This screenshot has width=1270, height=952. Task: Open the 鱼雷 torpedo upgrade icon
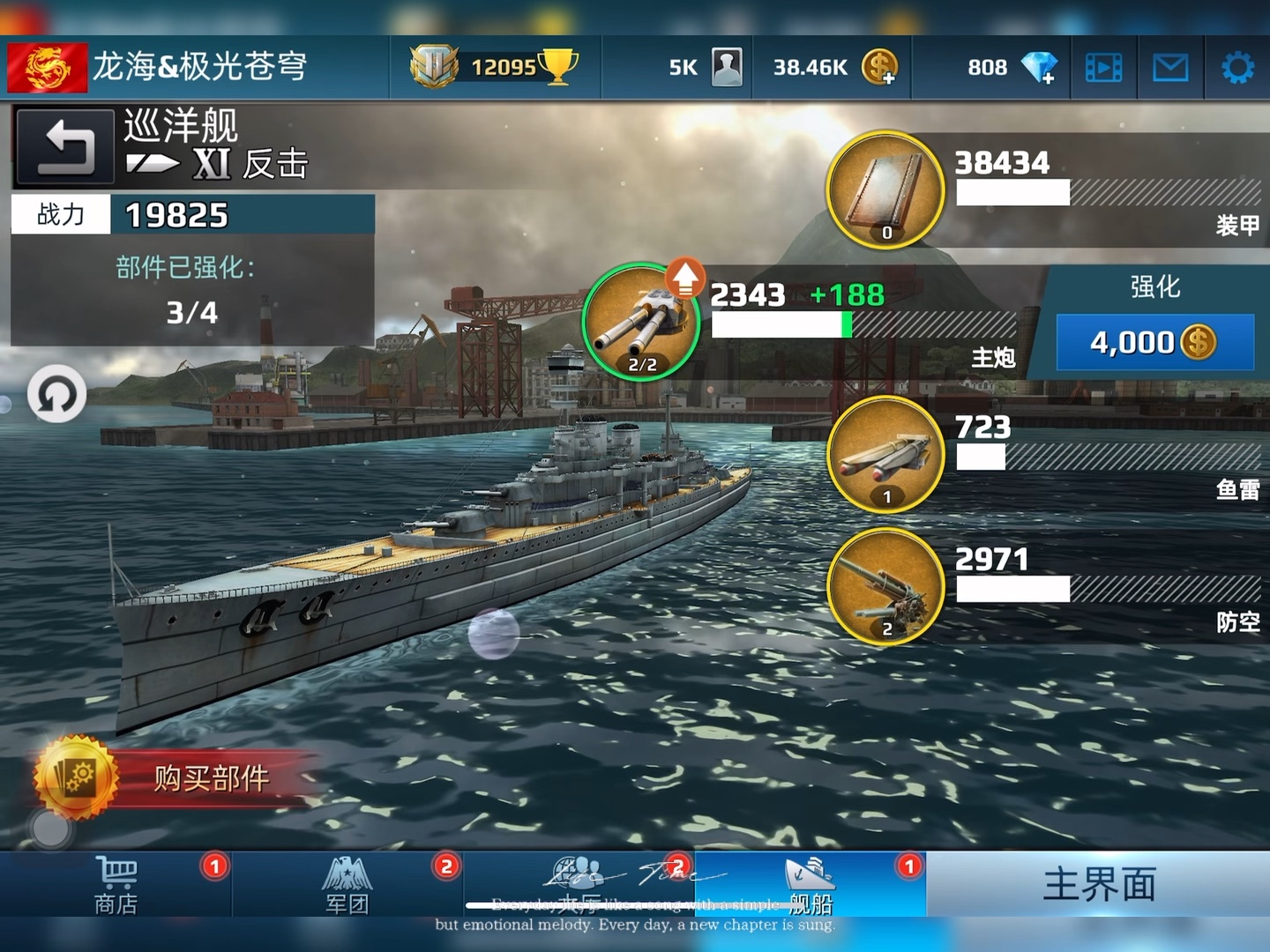(x=885, y=454)
